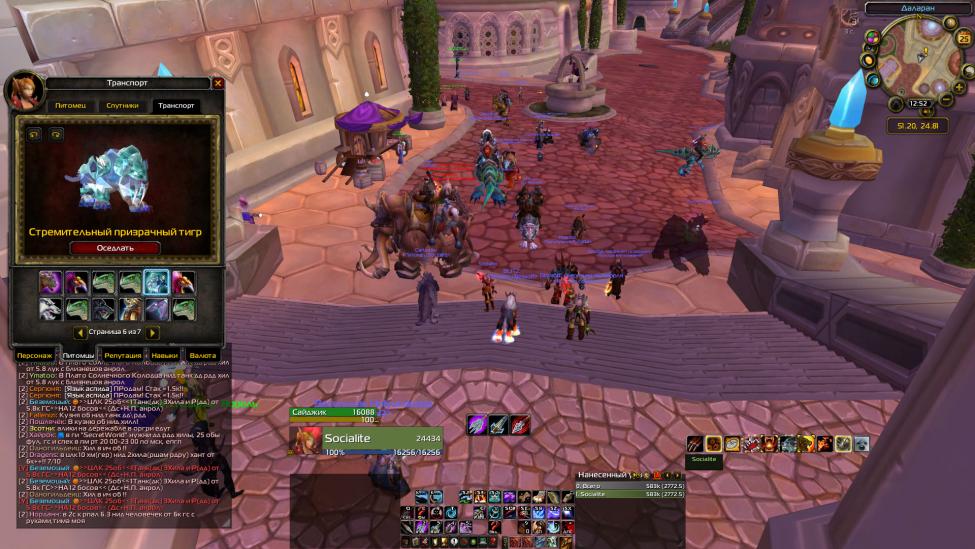
Task: Switch to the Питомец tab
Action: click(x=70, y=105)
